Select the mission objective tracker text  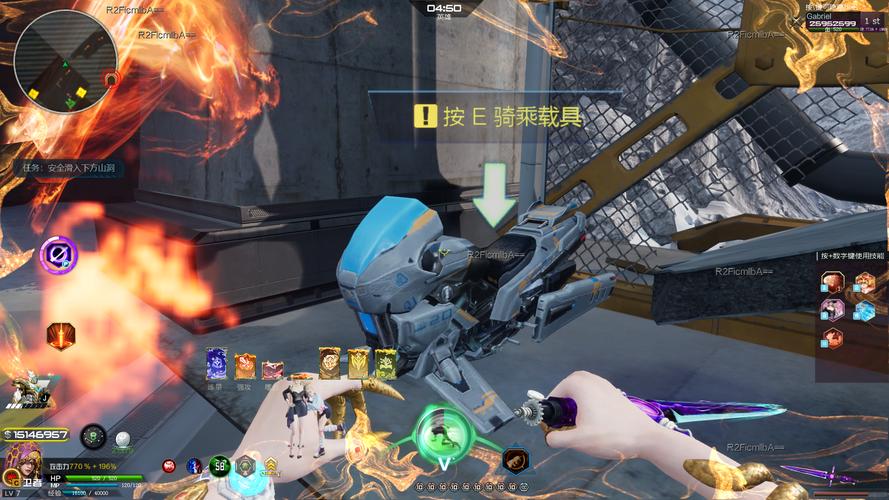pos(72,168)
